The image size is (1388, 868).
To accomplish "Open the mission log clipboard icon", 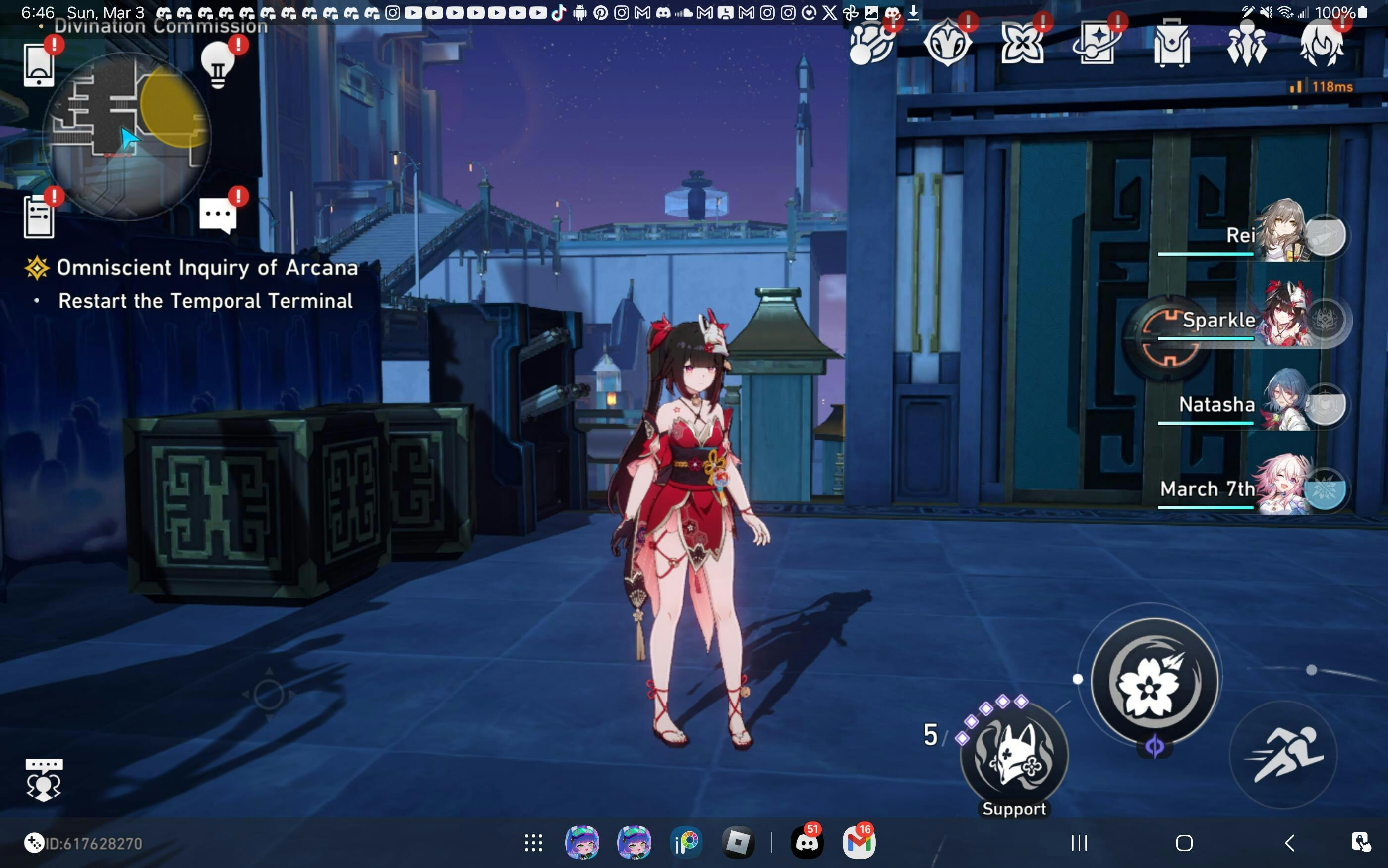I will pyautogui.click(x=39, y=217).
